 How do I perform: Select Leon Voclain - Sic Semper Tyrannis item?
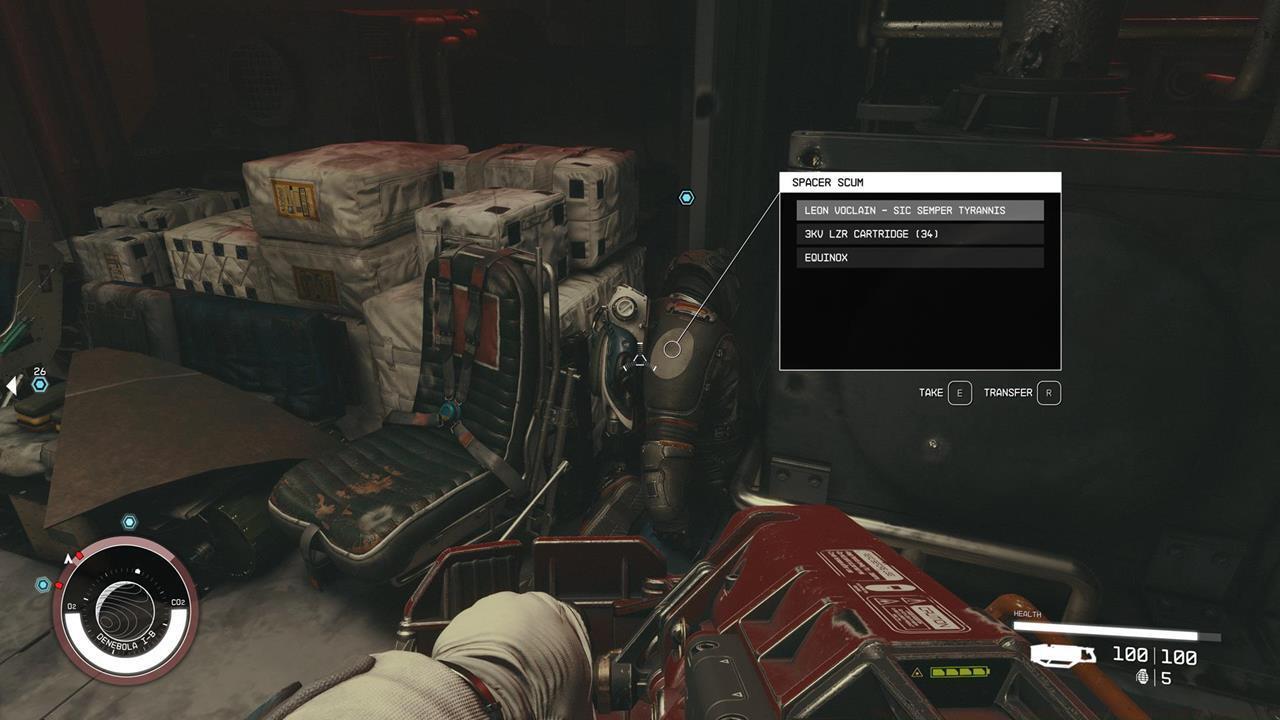pos(919,211)
